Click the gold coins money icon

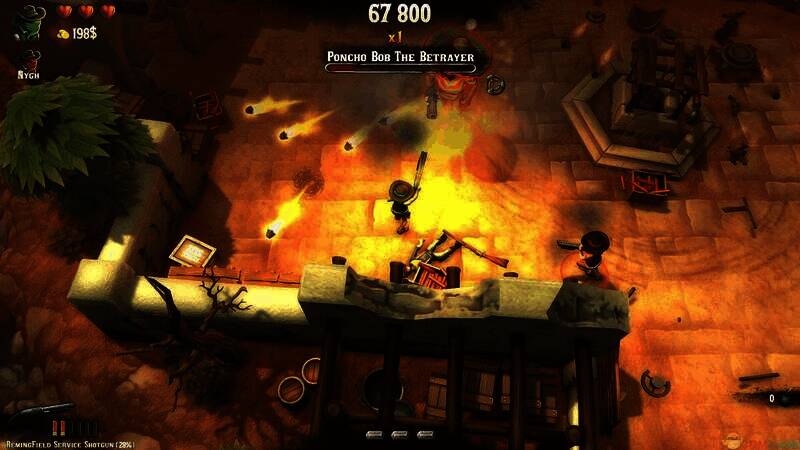click(x=63, y=34)
